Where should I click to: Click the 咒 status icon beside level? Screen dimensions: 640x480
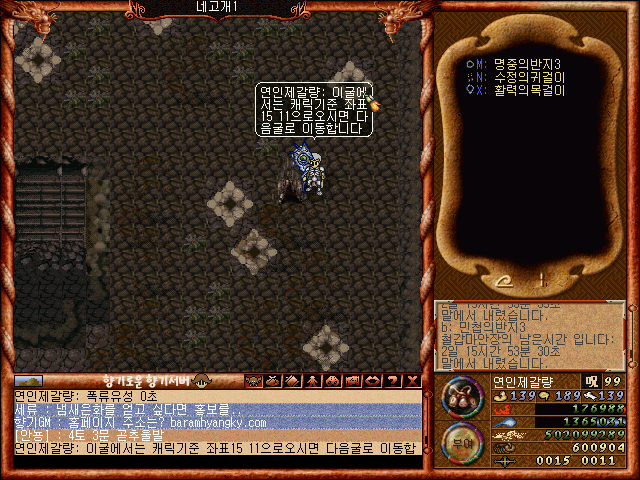[x=590, y=381]
